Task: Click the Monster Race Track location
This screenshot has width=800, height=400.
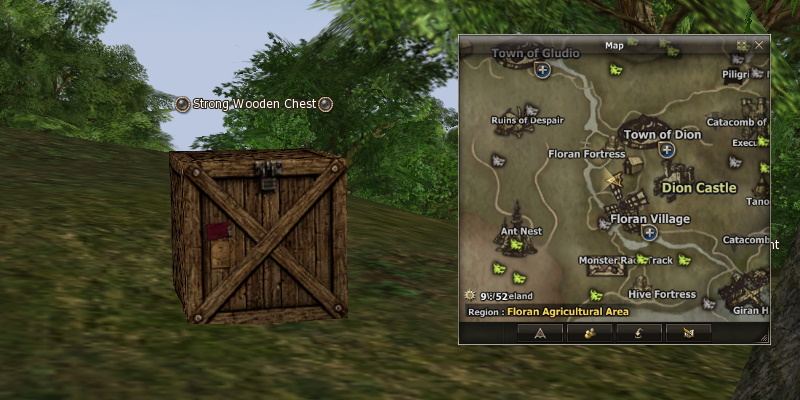Action: (x=626, y=260)
